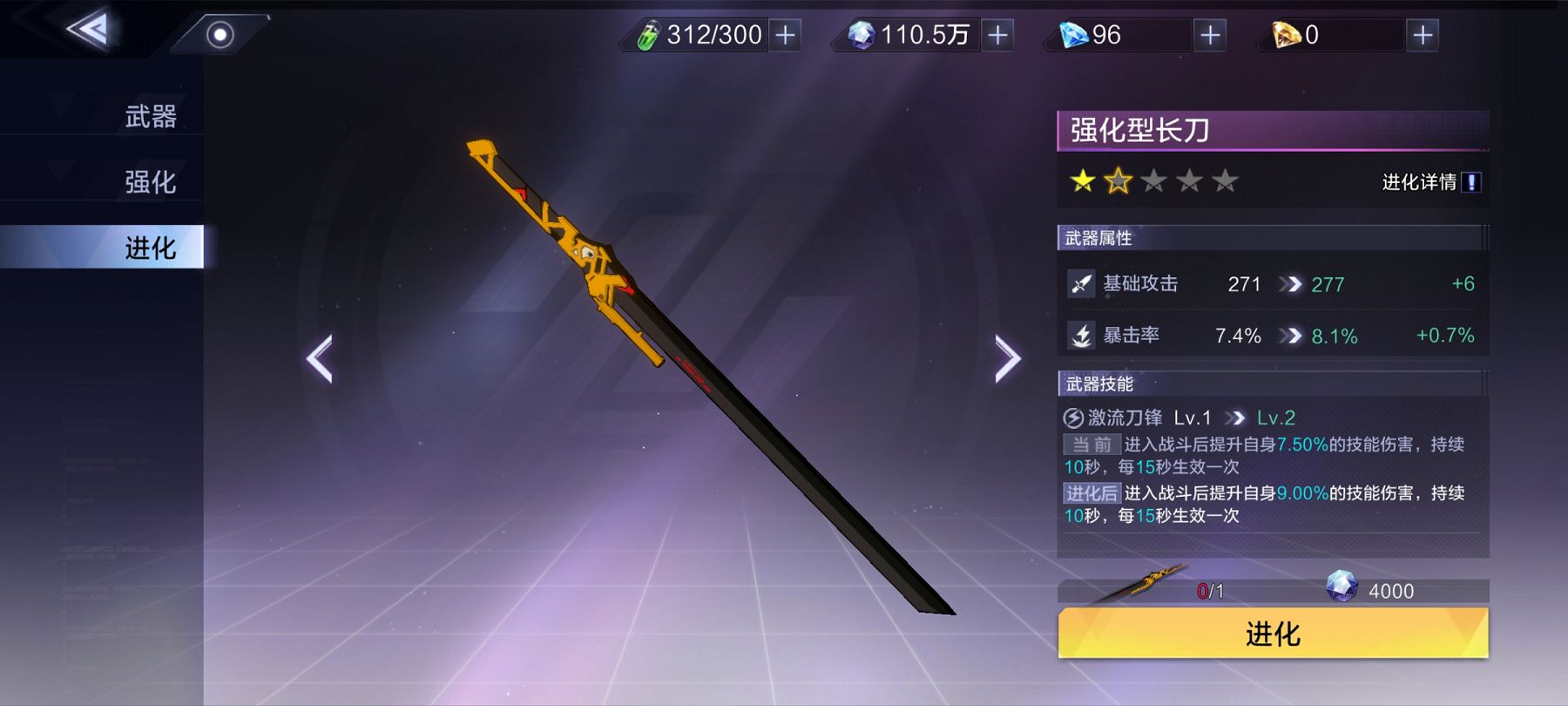Click the energy potion icon
Image resolution: width=1568 pixels, height=706 pixels.
647,36
